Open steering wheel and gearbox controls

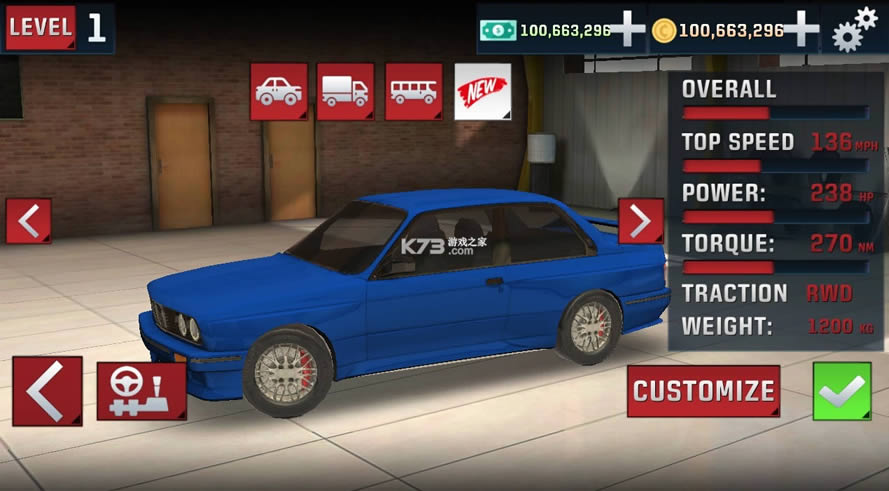(141, 391)
